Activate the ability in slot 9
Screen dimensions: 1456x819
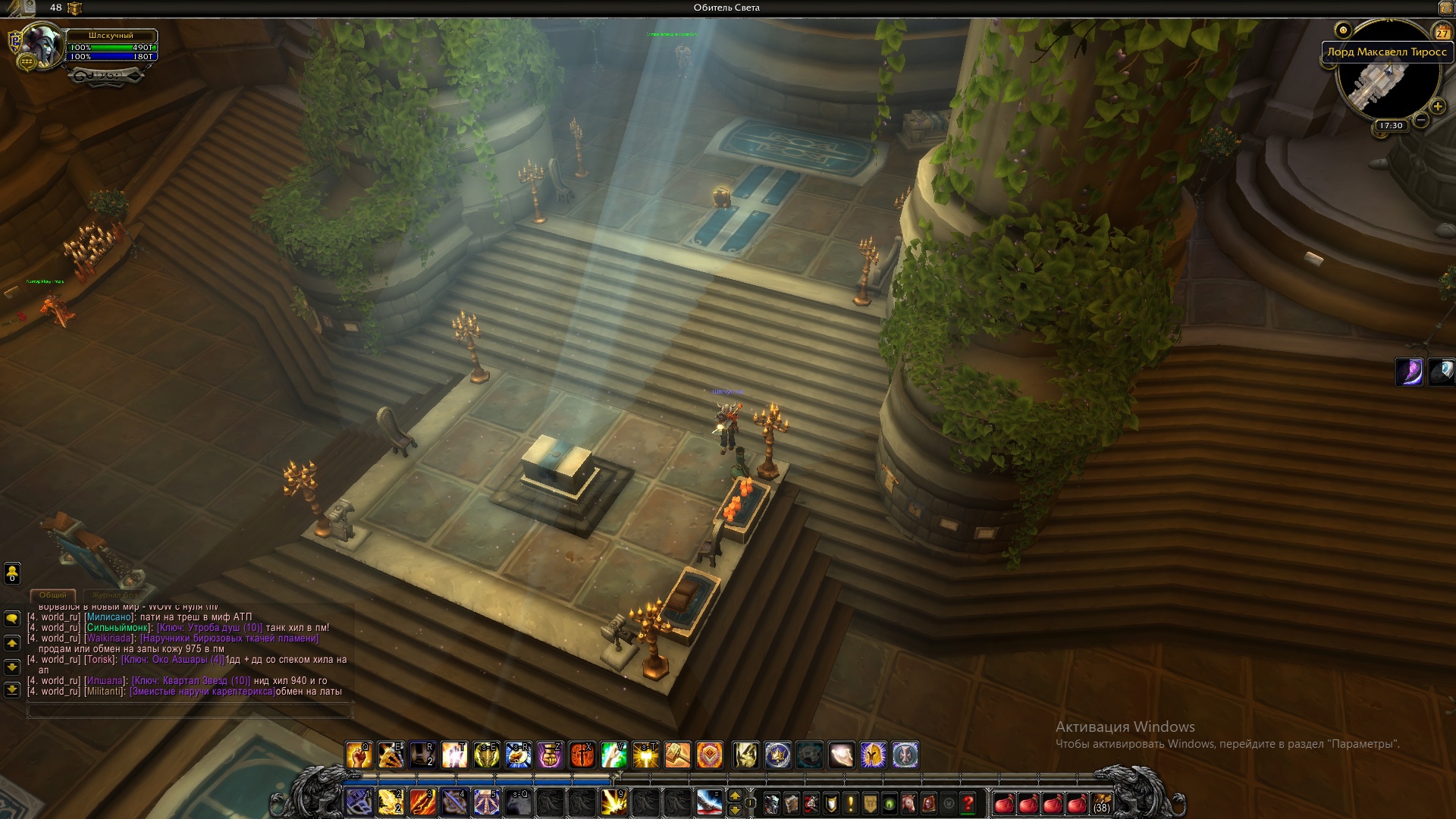pos(613,802)
